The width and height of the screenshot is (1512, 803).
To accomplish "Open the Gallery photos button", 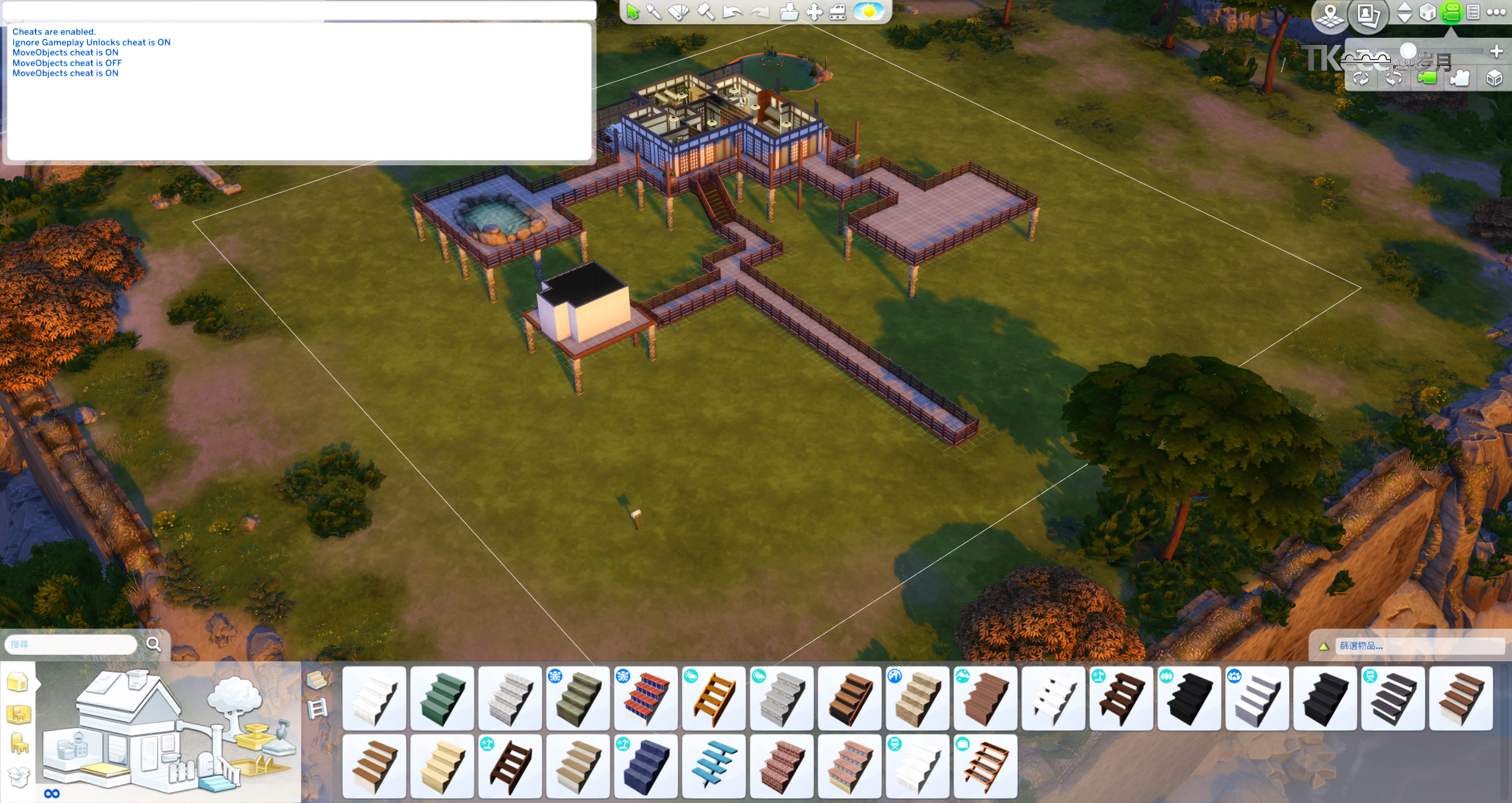I will pos(1368,15).
